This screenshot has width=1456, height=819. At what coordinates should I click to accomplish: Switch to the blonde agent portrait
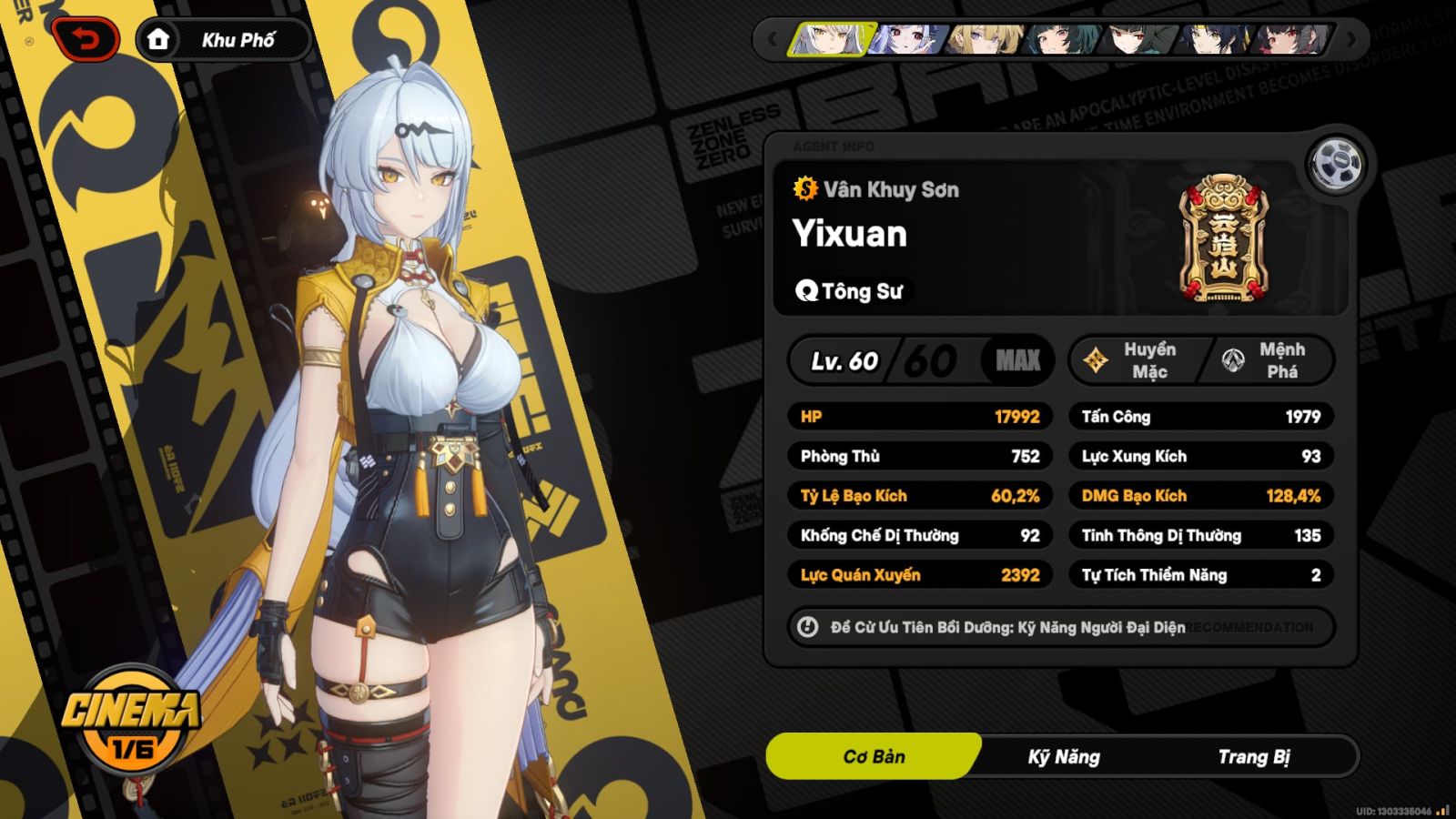point(985,40)
